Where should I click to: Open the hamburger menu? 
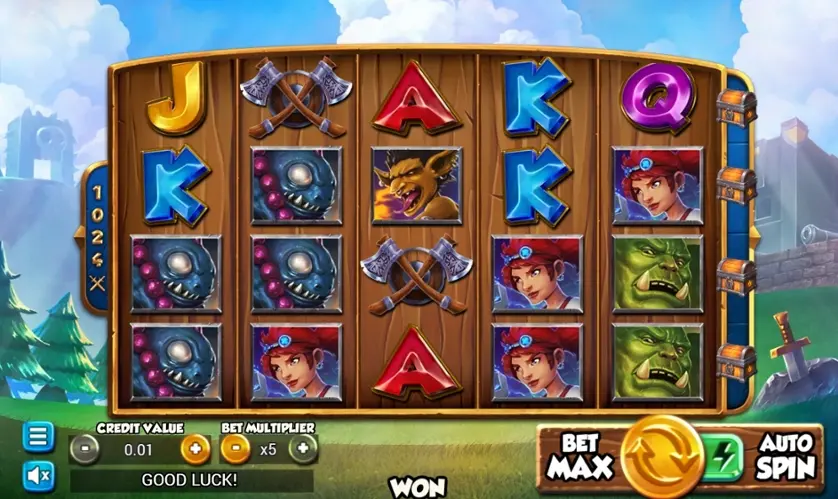[x=38, y=437]
